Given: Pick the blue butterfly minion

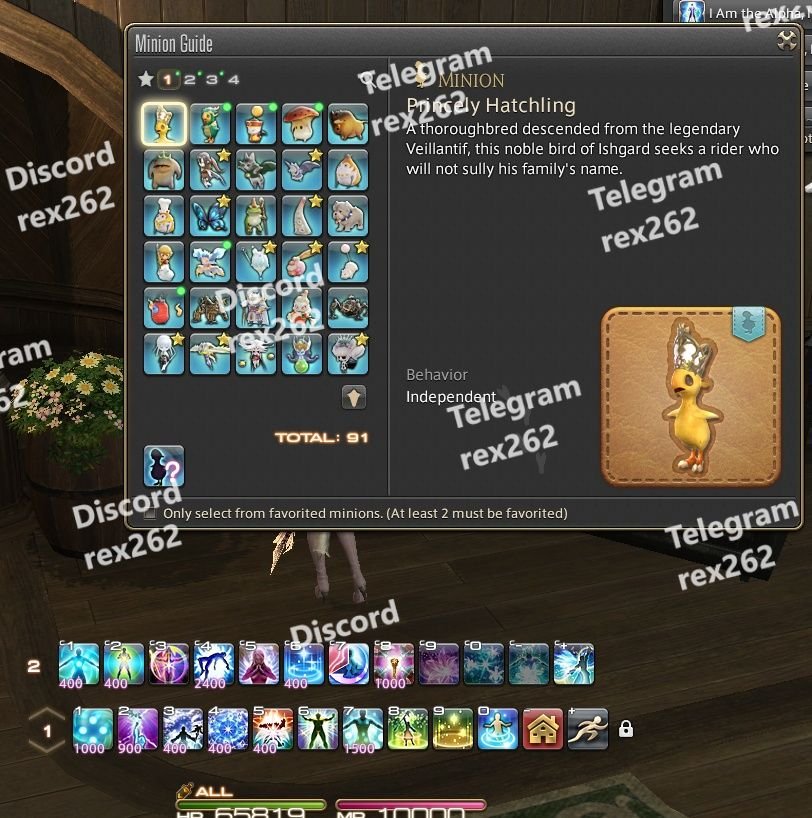Looking at the screenshot, I should [210, 216].
